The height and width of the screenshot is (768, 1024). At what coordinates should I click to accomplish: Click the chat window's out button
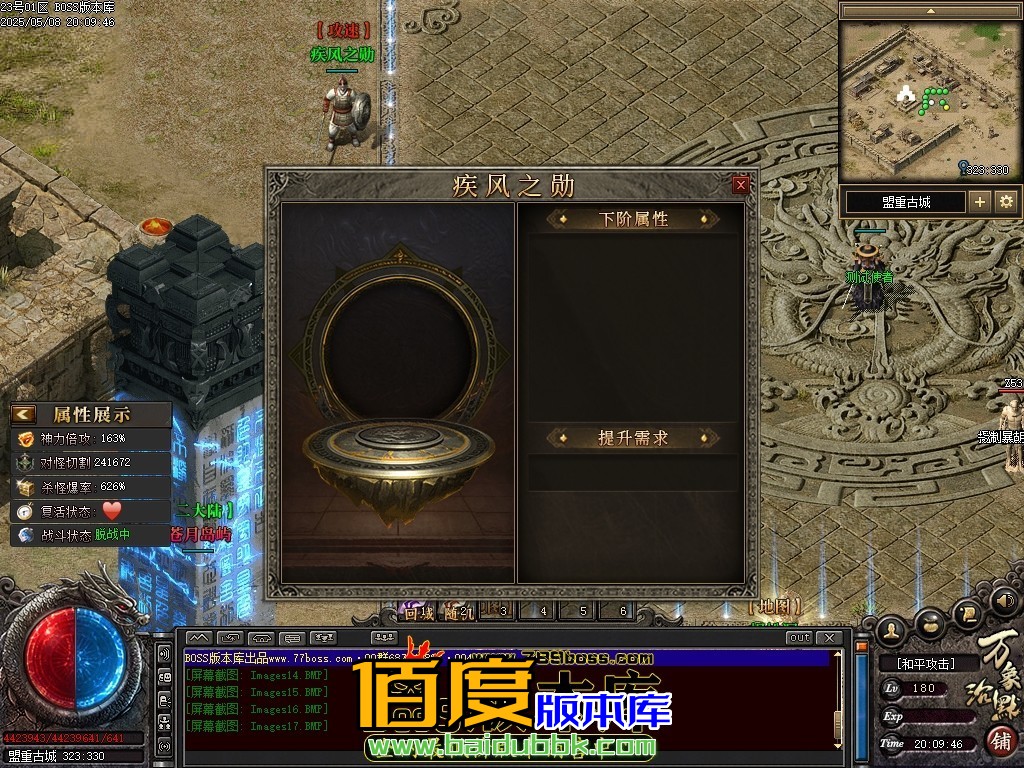(x=799, y=638)
